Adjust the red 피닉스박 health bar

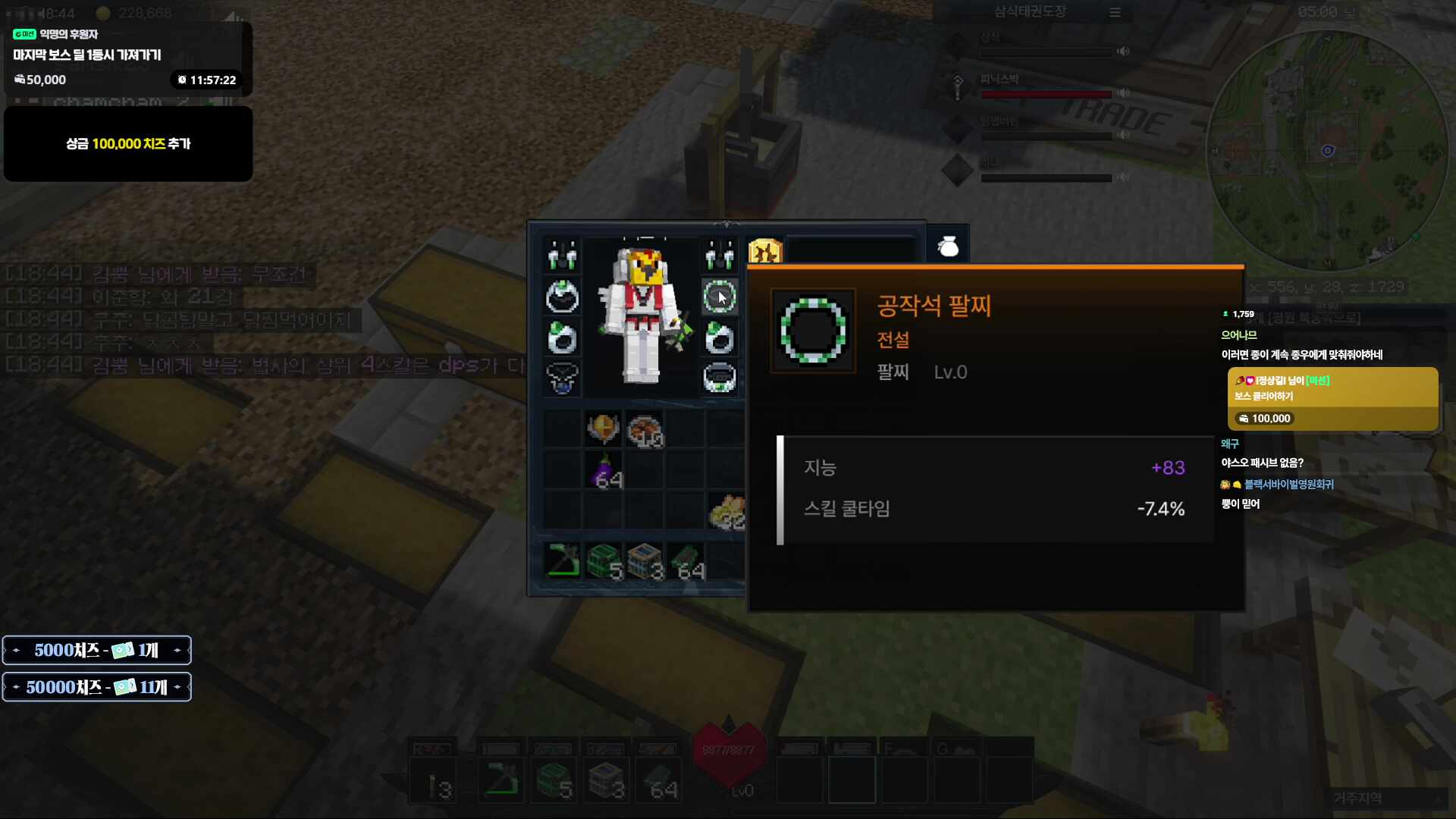click(x=1046, y=95)
